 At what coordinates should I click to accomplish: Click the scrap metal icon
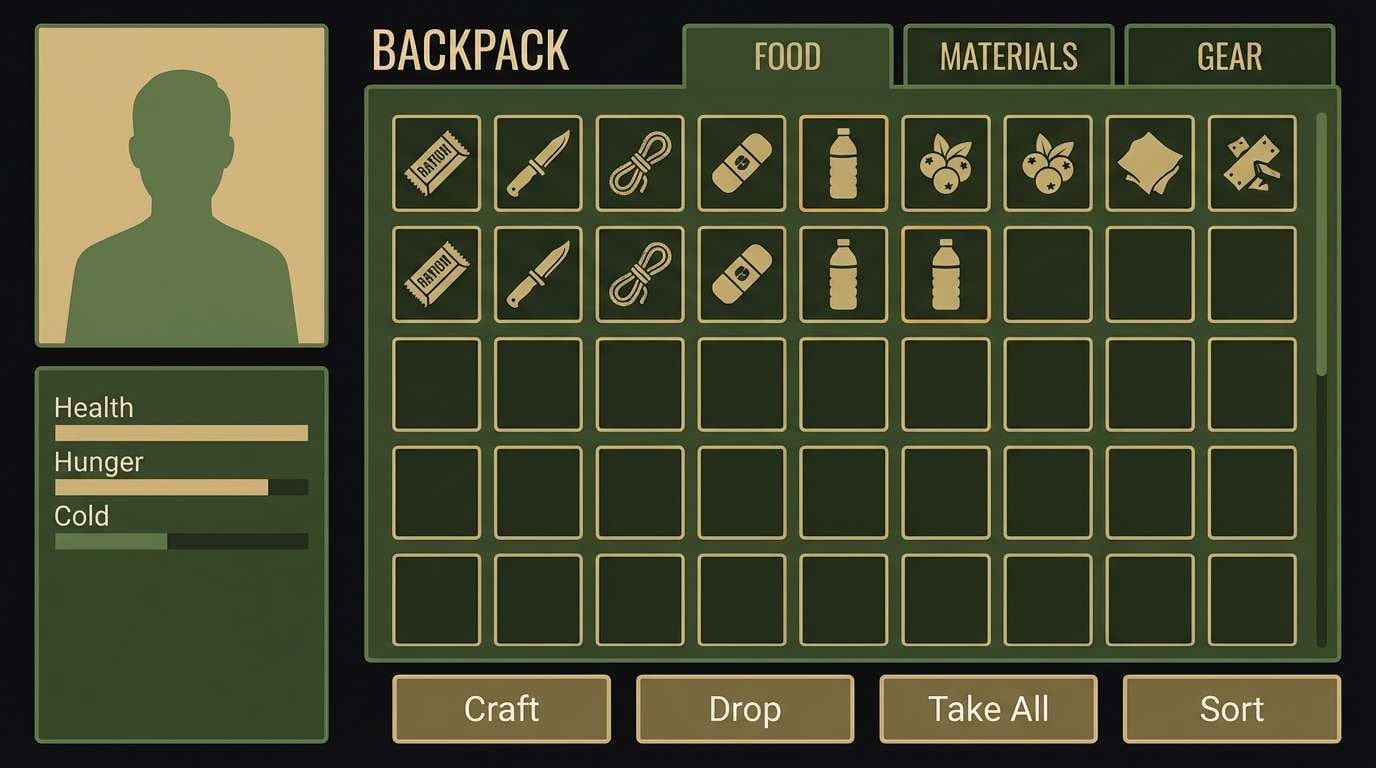coord(1252,164)
